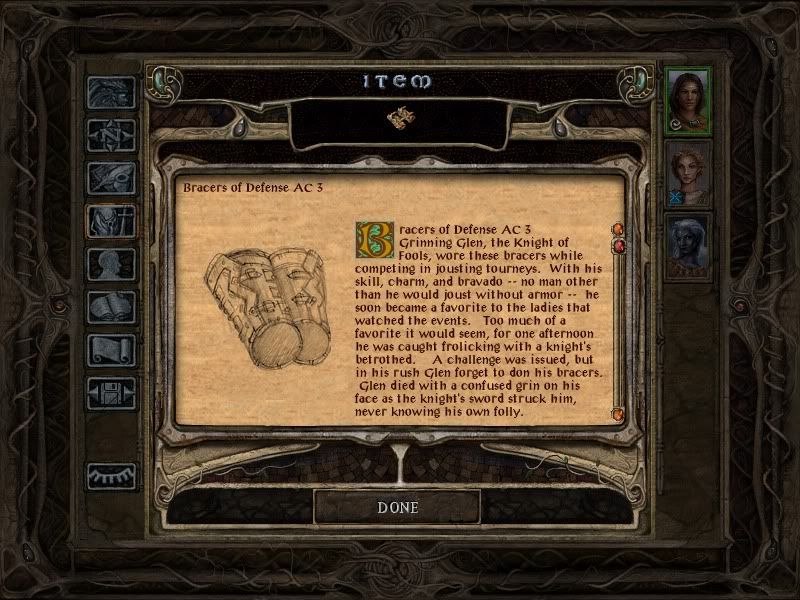Click the description scrollbar's top gem
The width and height of the screenshot is (800, 600).
(x=617, y=231)
